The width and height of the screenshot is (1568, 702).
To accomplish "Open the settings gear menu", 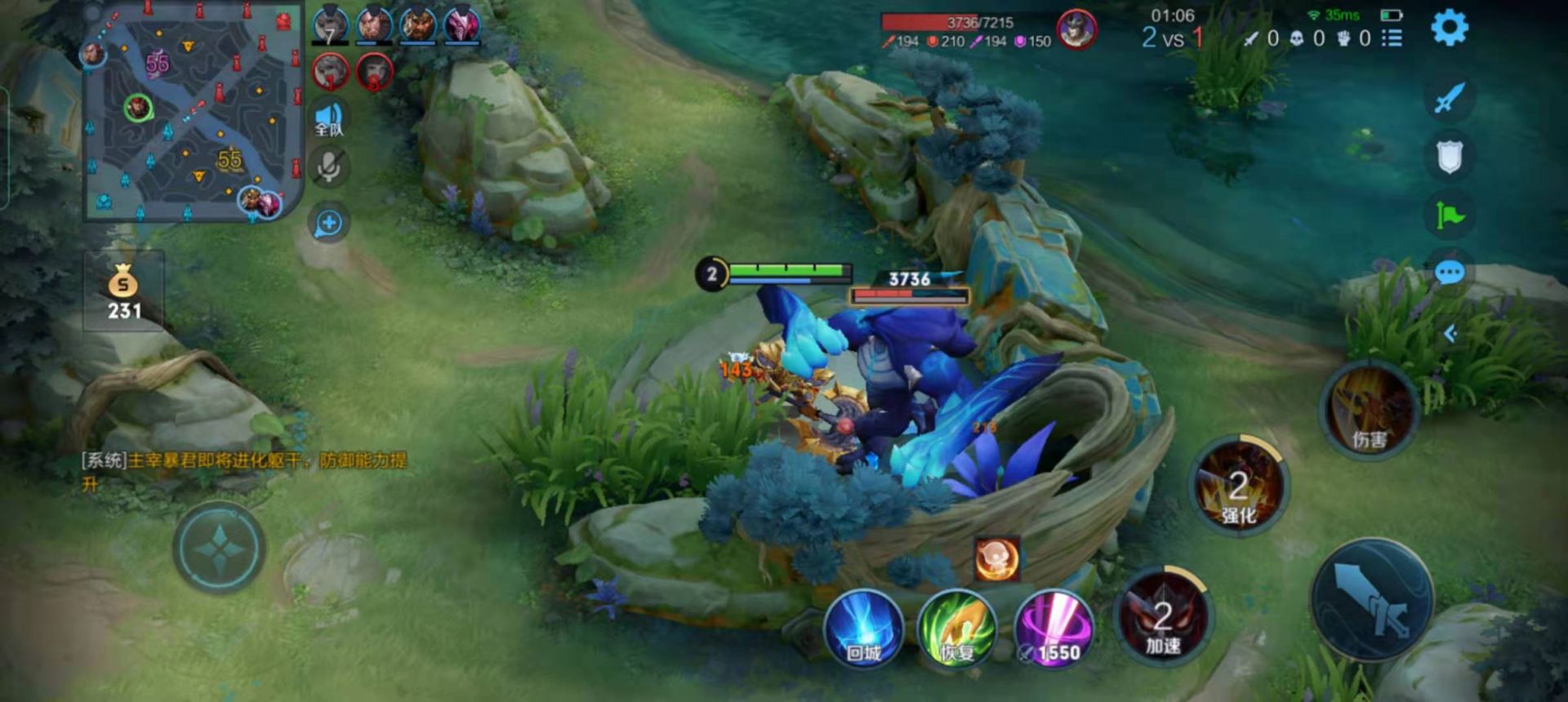I will click(1450, 29).
